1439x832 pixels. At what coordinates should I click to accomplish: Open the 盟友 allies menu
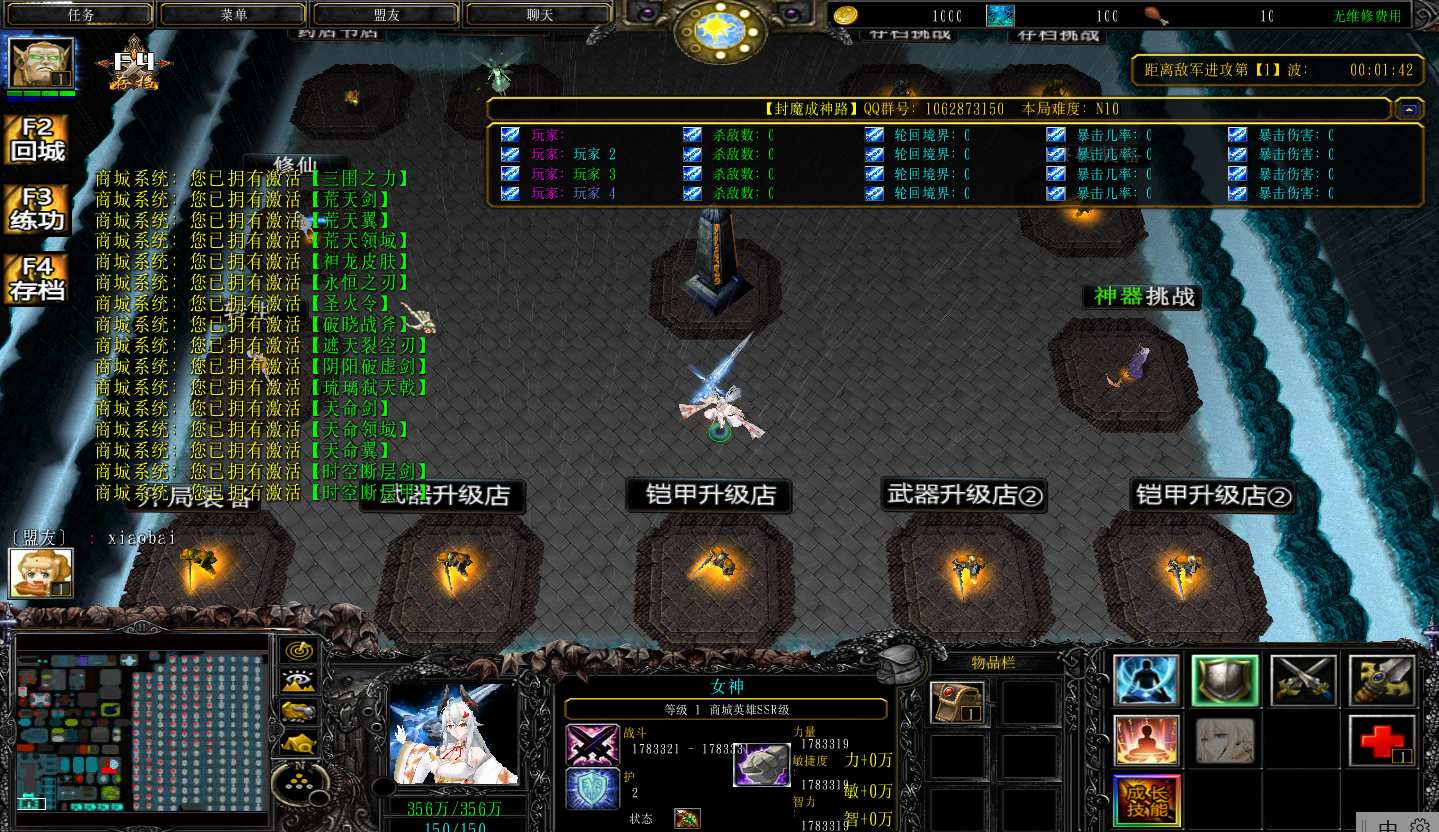[387, 15]
